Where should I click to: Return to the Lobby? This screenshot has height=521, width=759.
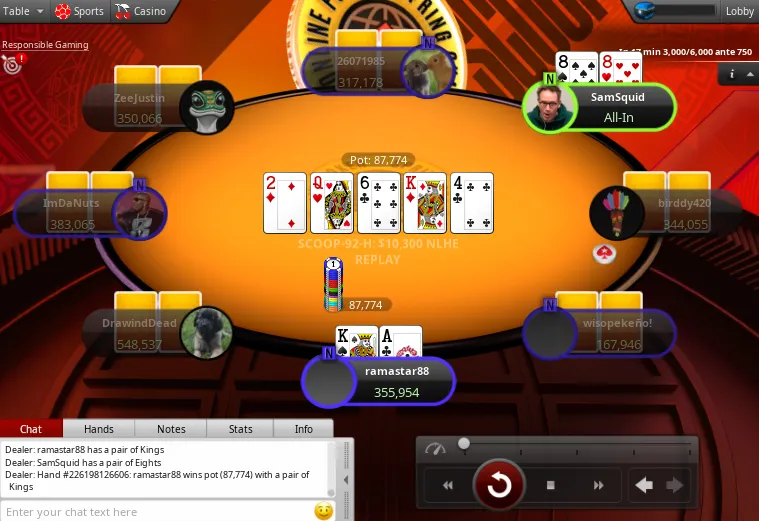(x=739, y=11)
